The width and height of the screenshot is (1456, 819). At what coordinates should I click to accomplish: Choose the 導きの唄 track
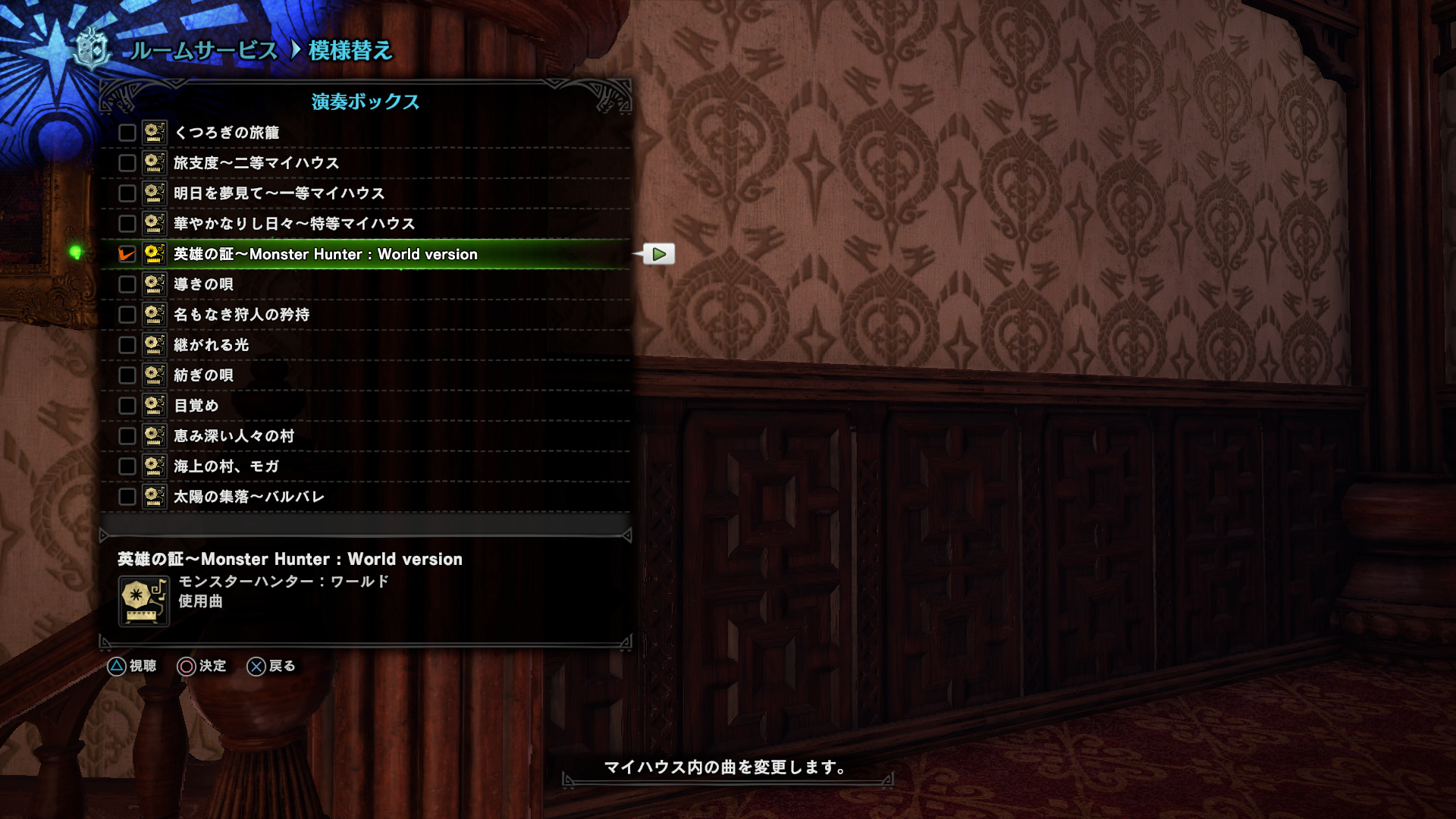click(x=203, y=284)
